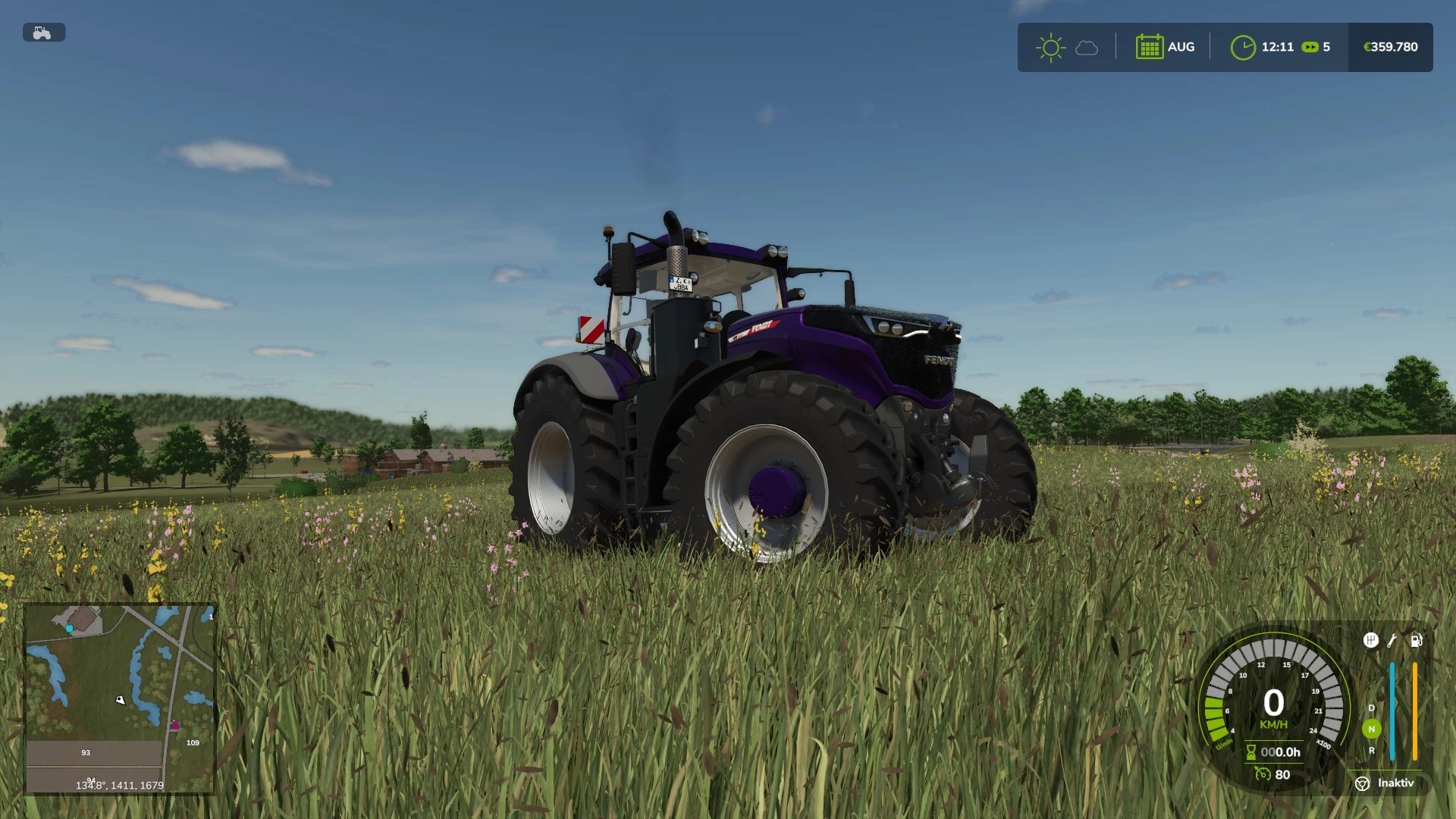The image size is (1456, 819).
Task: Click the wrench vehicle damage icon
Action: [x=1392, y=640]
